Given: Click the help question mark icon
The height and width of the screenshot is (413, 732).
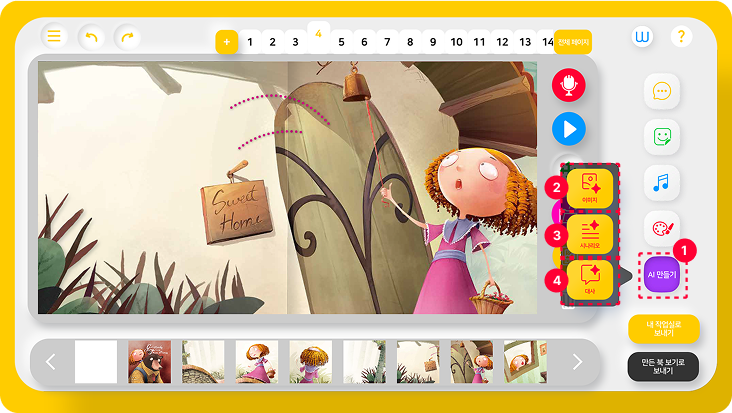Looking at the screenshot, I should (x=681, y=37).
